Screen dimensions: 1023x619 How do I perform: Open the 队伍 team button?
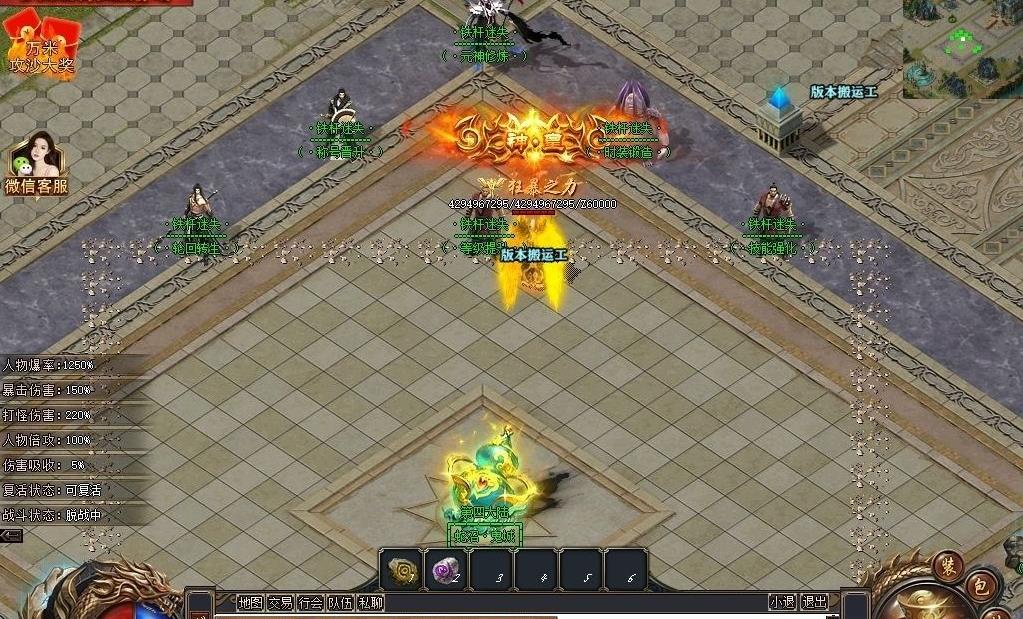pos(340,602)
